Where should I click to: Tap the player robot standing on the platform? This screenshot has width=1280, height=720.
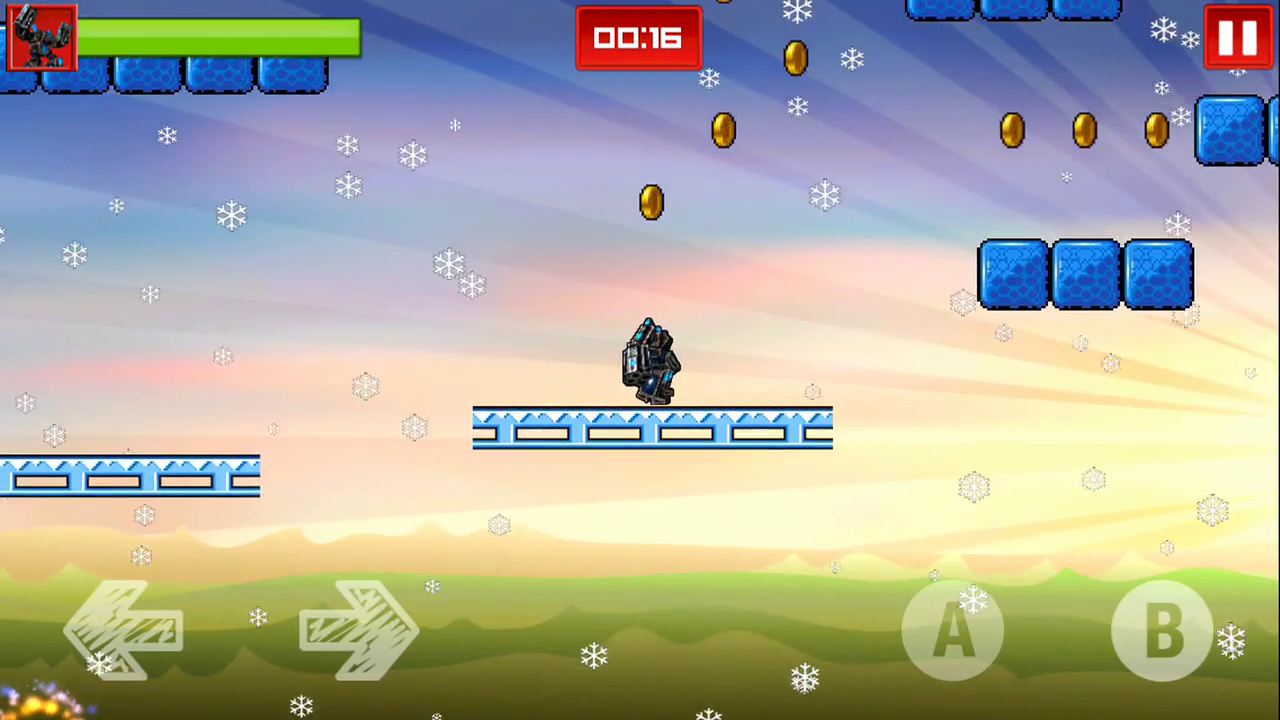click(650, 360)
